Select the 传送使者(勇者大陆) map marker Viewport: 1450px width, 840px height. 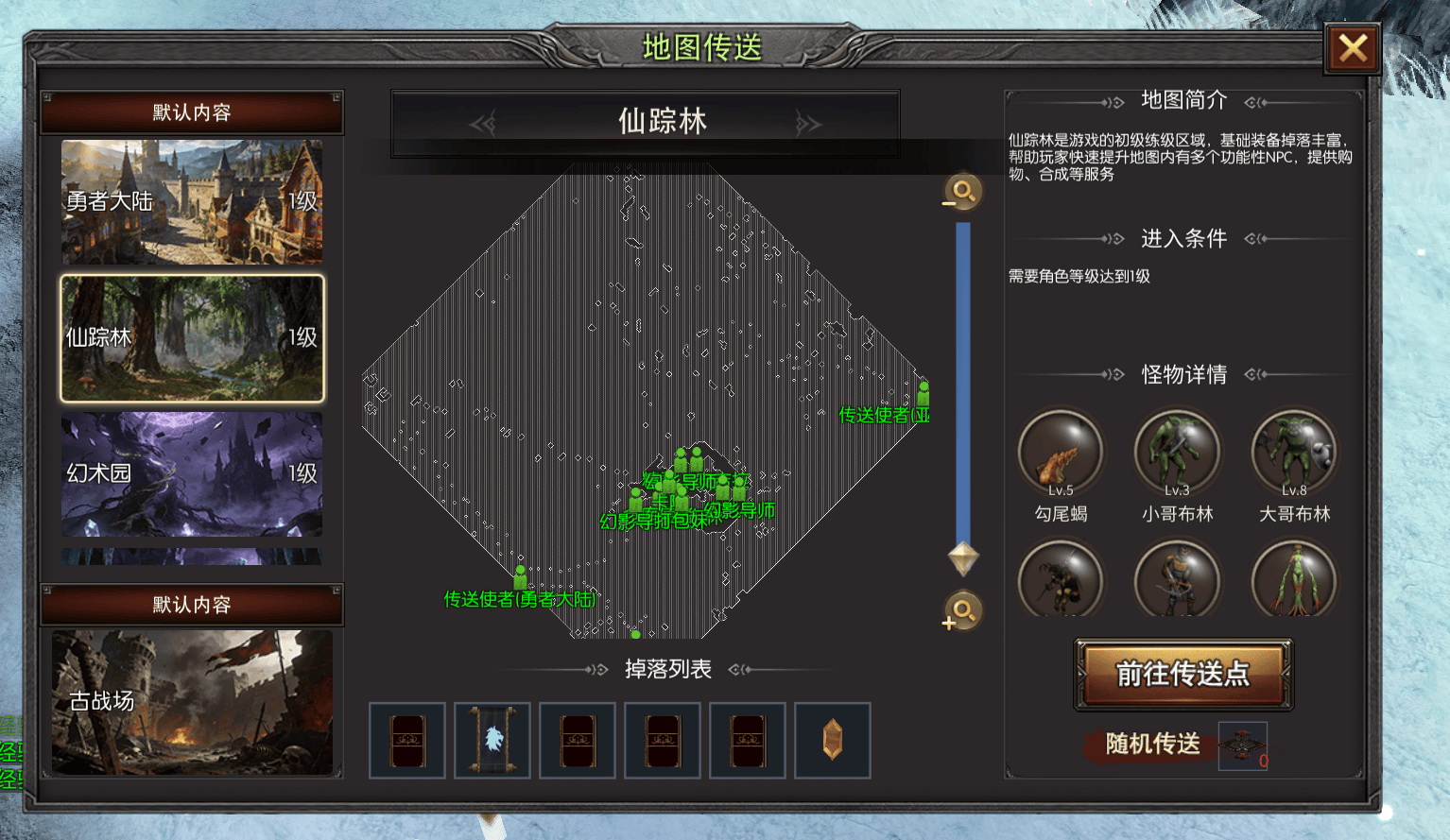point(520,577)
